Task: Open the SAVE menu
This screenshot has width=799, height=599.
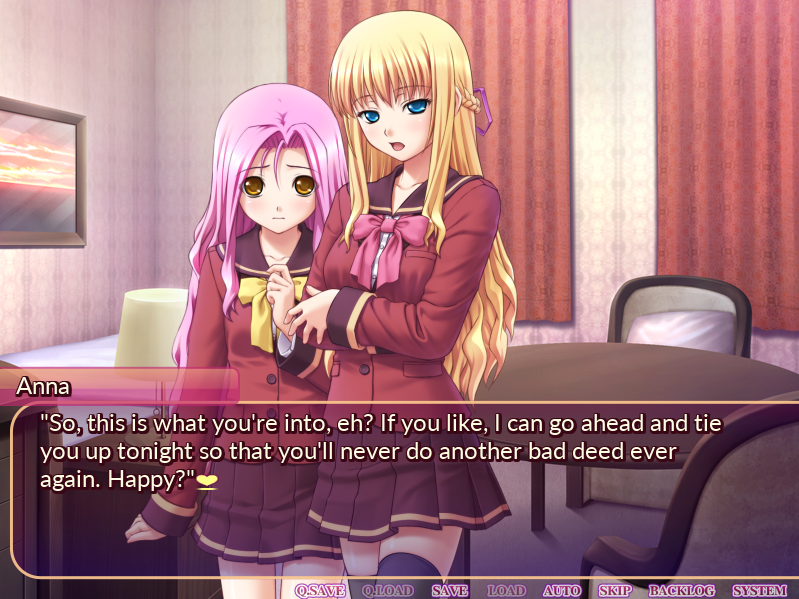Action: point(450,590)
